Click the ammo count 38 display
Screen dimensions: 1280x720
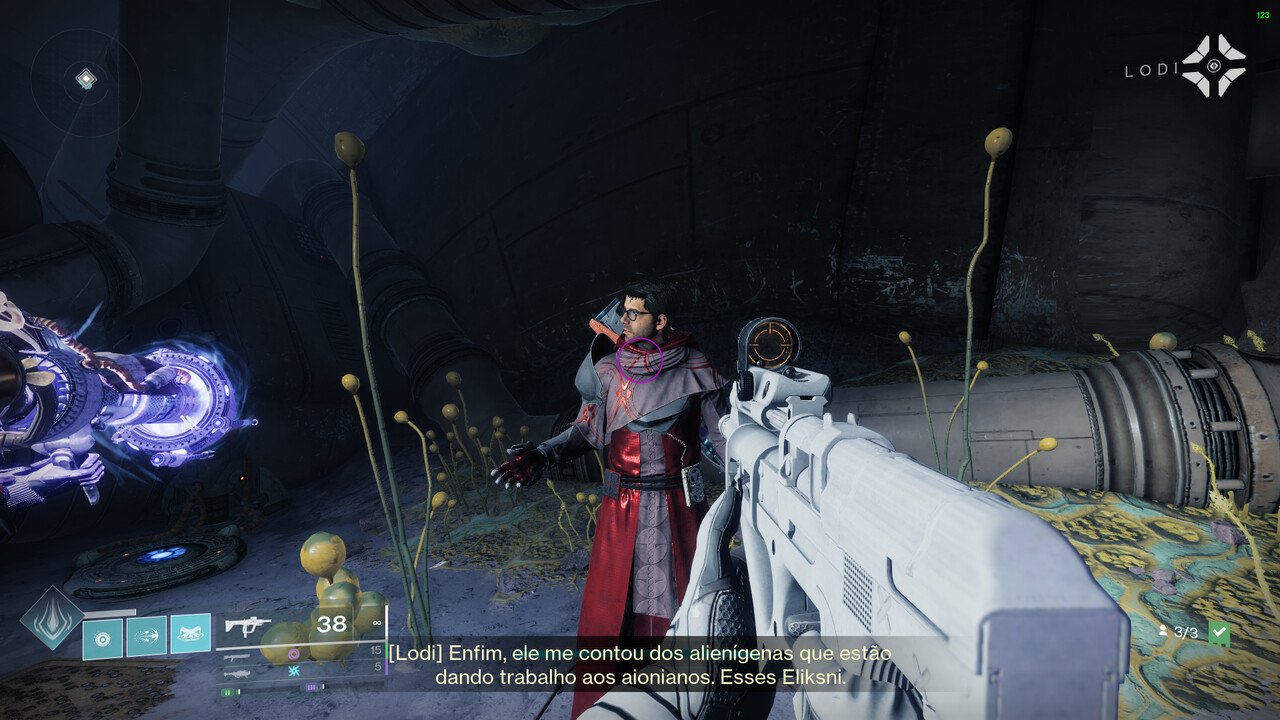330,623
